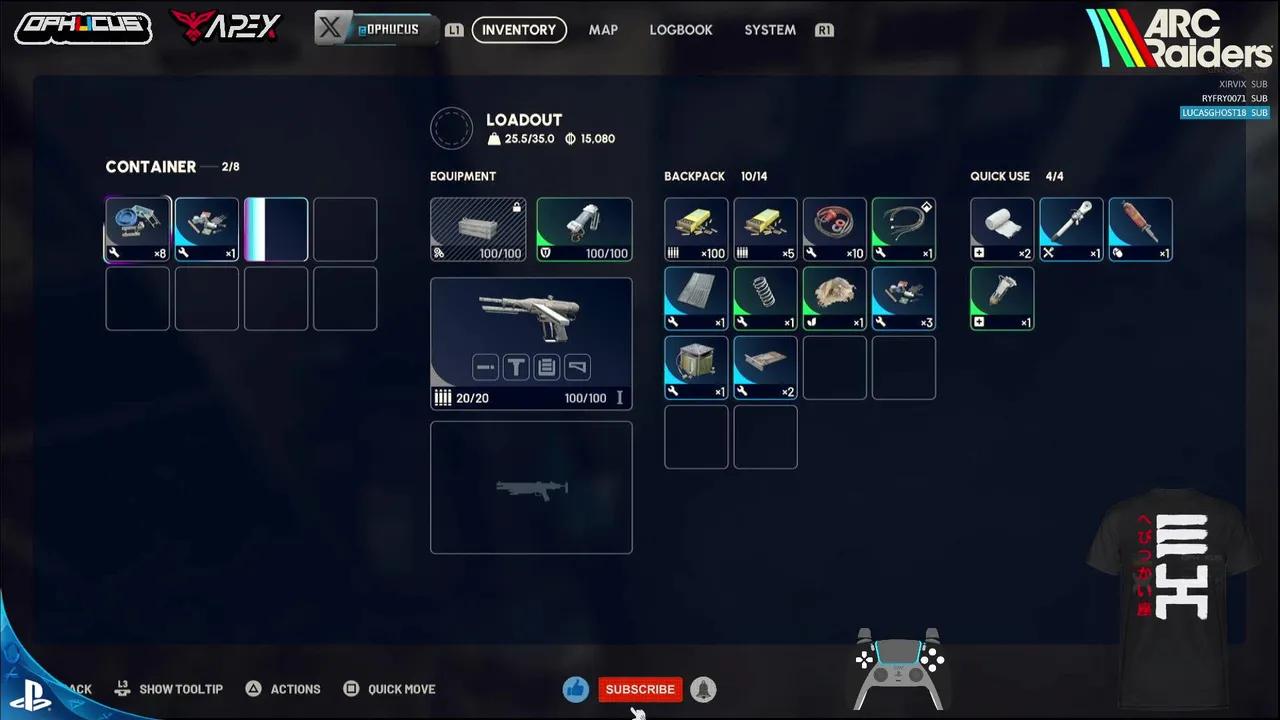Choose the grey metal sheet item

696,298
